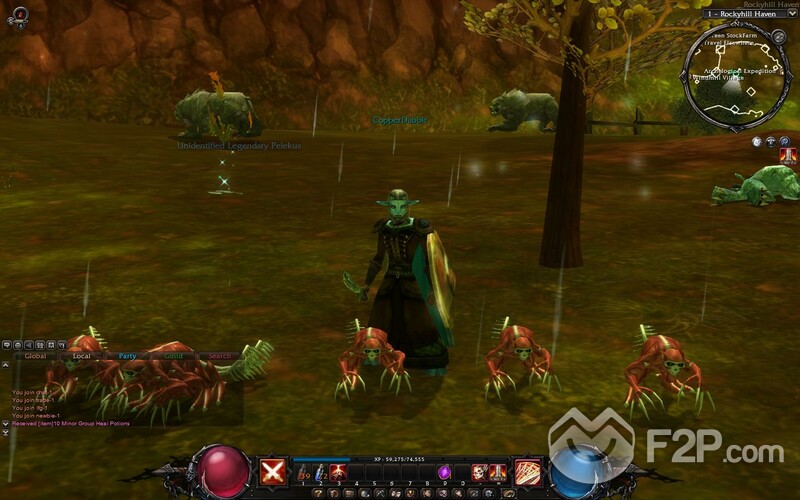Viewport: 800px width, 500px height.
Task: Use the blue mana potion in slot 2
Action: tap(321, 472)
